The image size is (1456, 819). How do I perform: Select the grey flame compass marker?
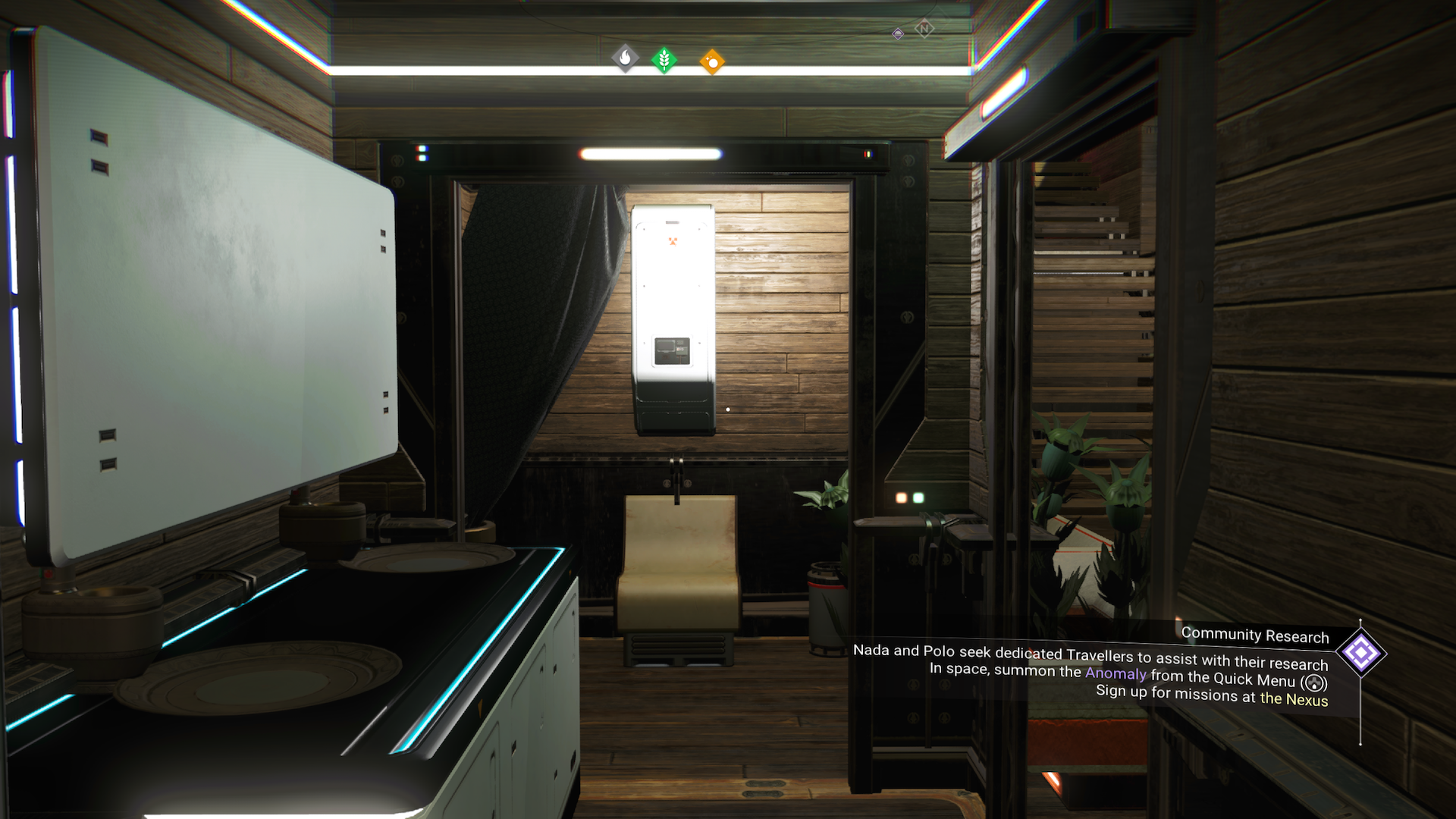click(625, 58)
